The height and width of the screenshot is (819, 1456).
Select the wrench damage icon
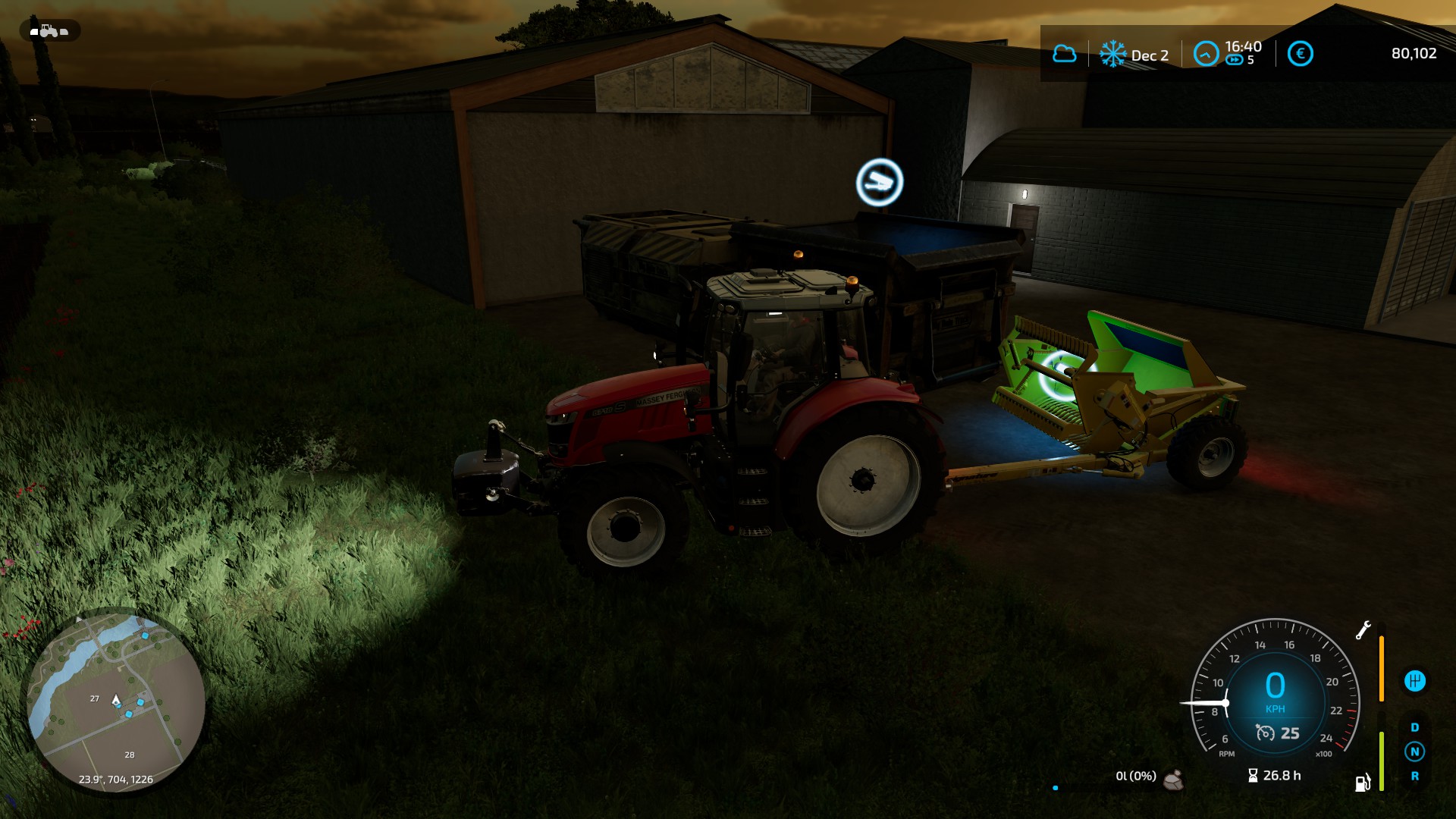click(1363, 630)
